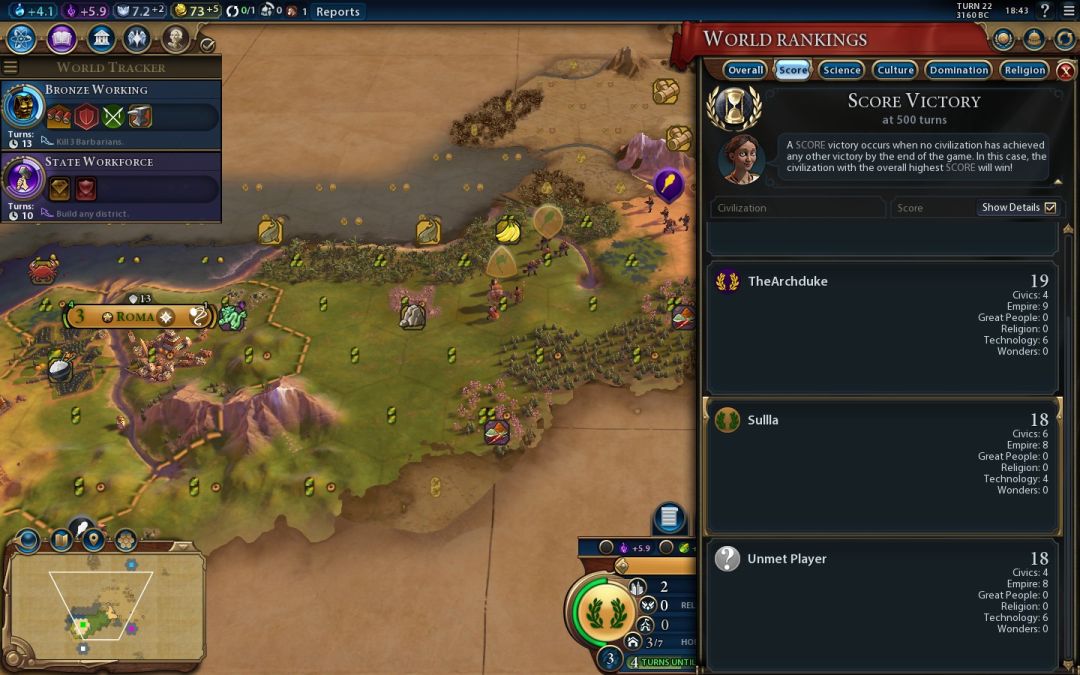Show the Domination victory tab
Image resolution: width=1080 pixels, height=675 pixels.
point(958,70)
